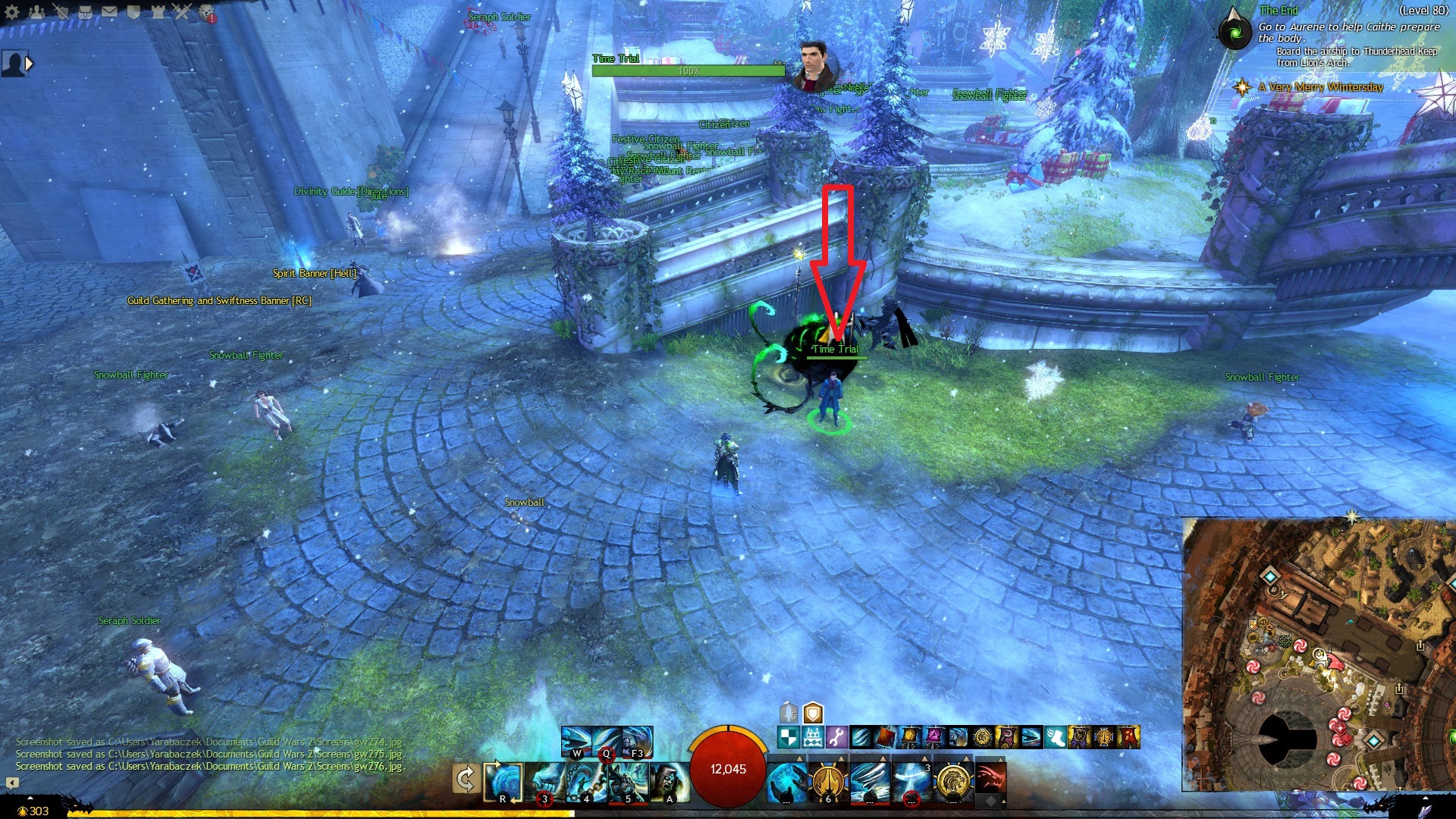The image size is (1456, 819).
Task: Open the Guild shield icon
Action: (x=133, y=11)
